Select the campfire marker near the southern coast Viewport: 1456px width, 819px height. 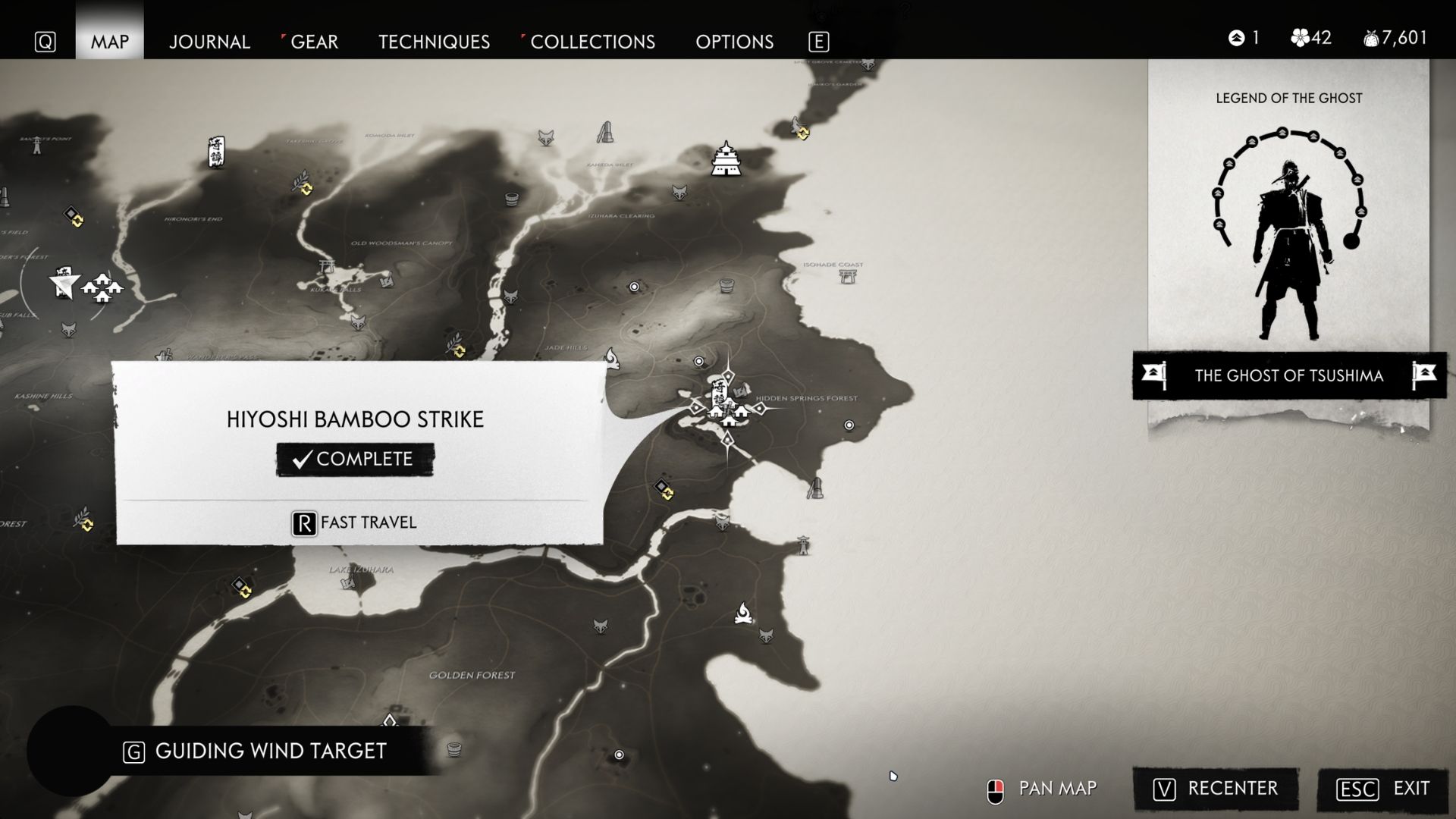[x=744, y=613]
